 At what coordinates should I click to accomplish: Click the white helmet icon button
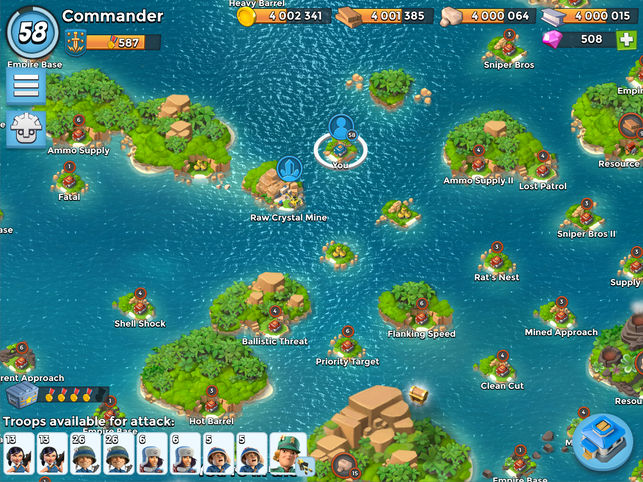click(26, 129)
